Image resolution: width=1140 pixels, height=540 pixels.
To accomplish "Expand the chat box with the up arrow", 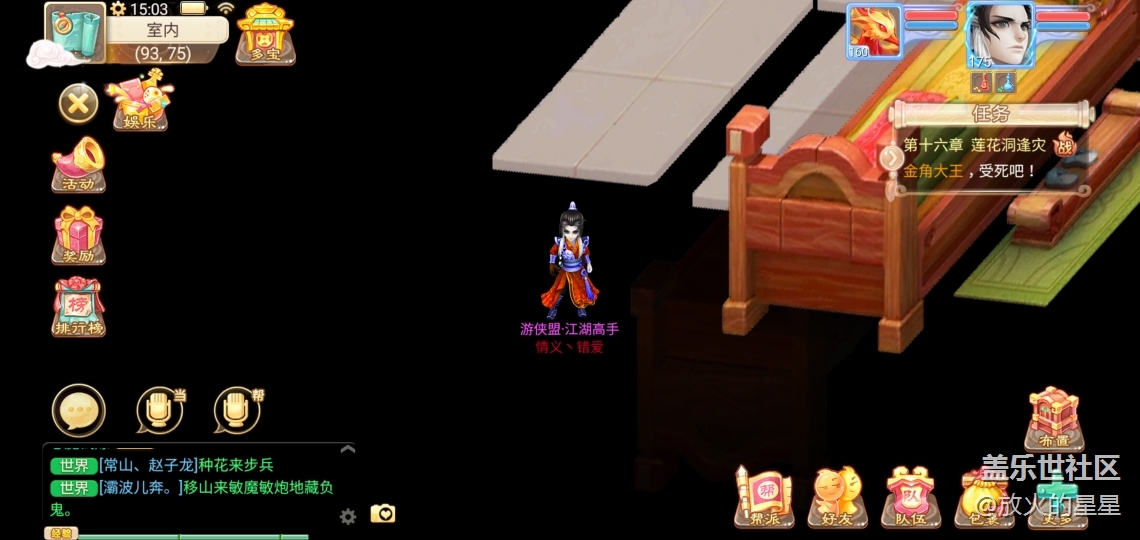I will click(x=347, y=450).
